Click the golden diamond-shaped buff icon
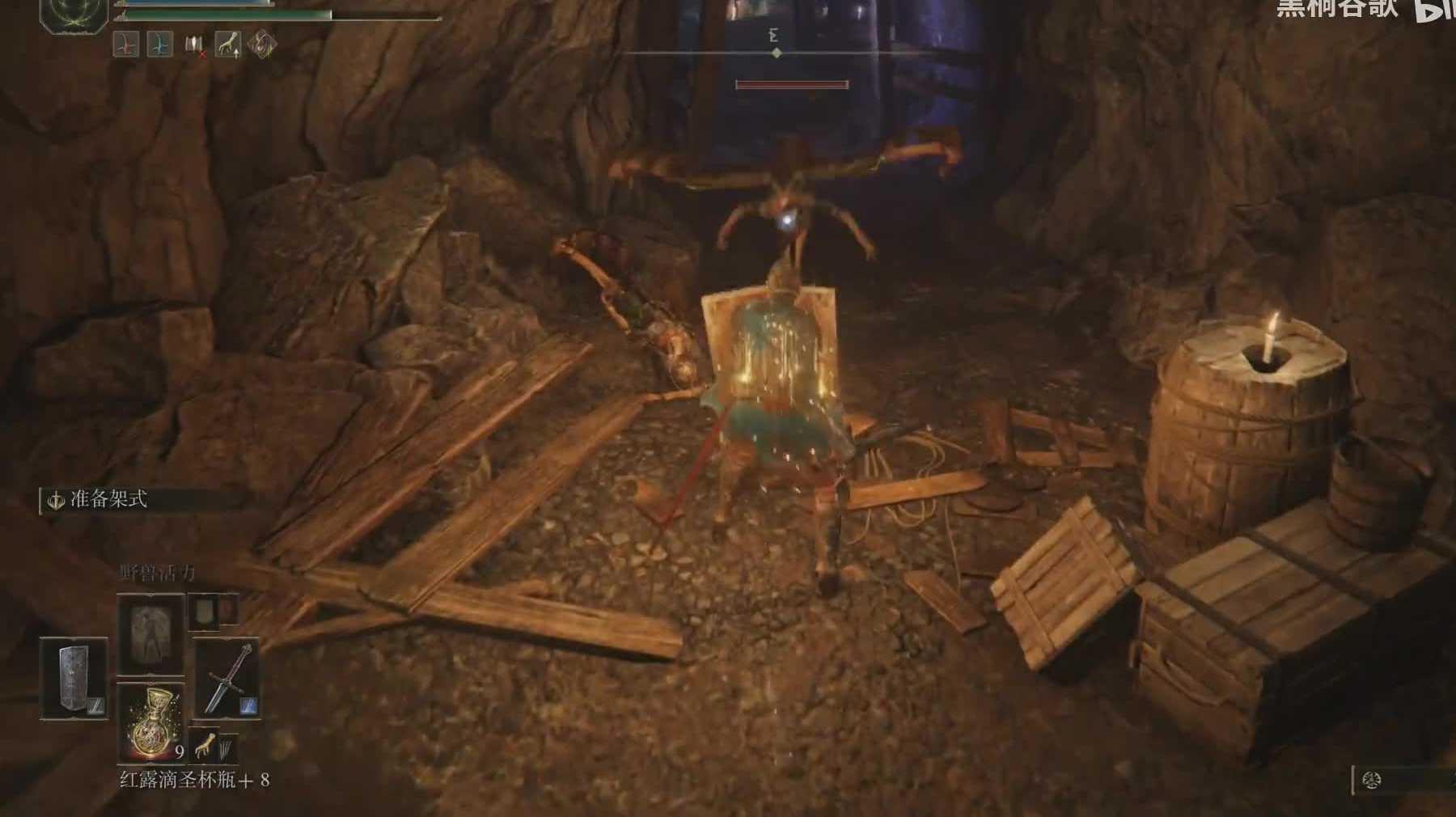Viewport: 1456px width, 817px height. coord(261,44)
